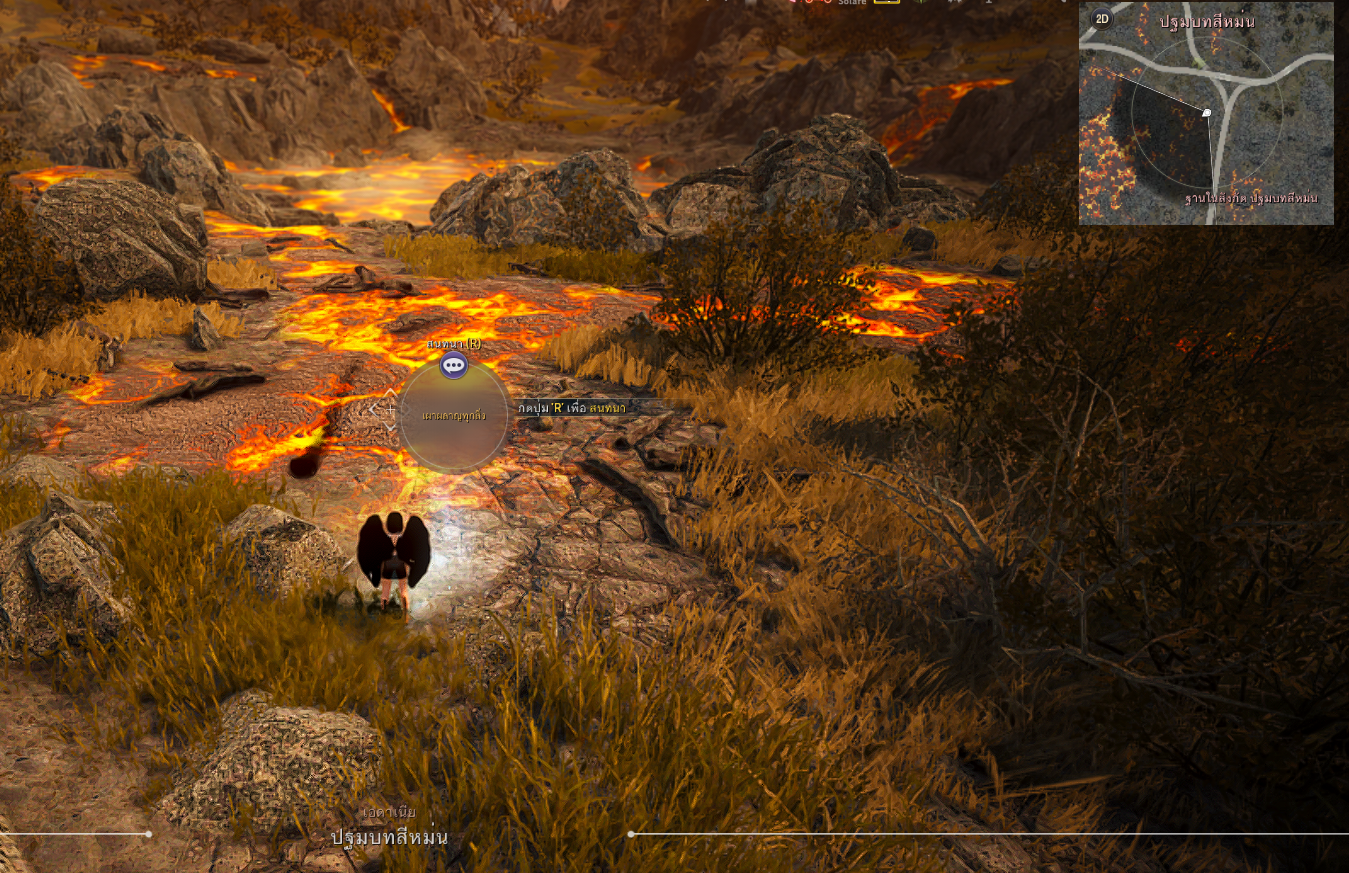Viewport: 1349px width, 873px height.
Task: Toggle the minimap 2D view button
Action: click(1102, 18)
